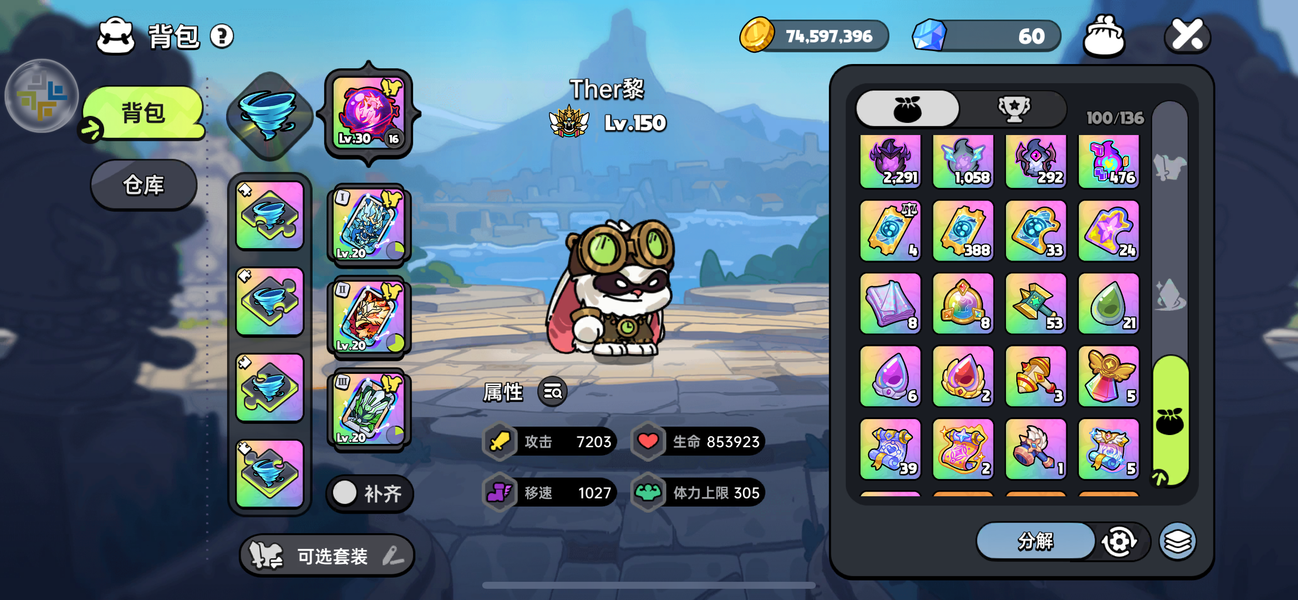This screenshot has width=1298, height=600.
Task: Choose the ticket item with count 388
Action: tap(963, 231)
